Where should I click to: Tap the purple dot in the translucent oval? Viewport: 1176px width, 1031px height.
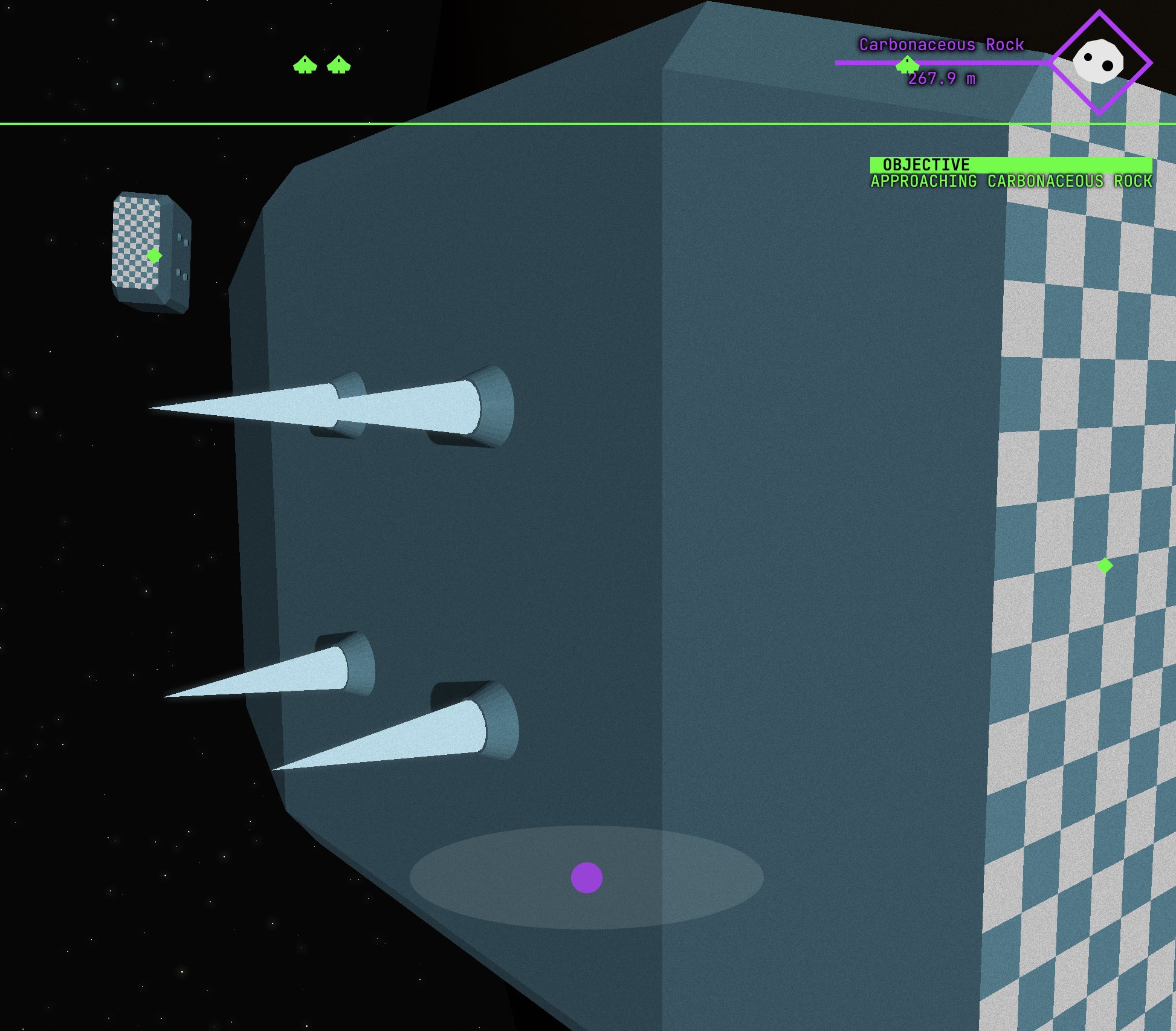[586, 877]
